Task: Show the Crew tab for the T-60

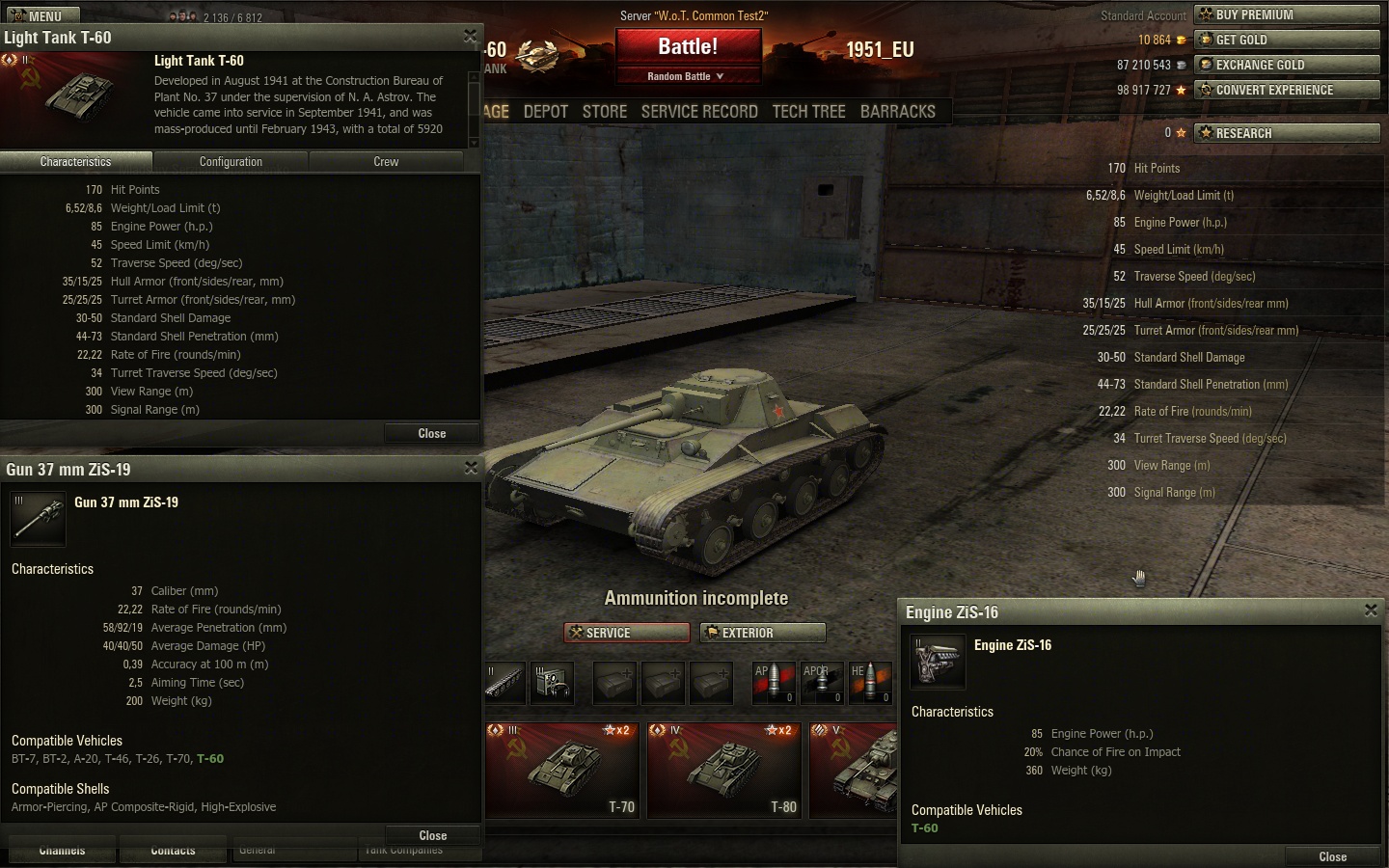Action: [386, 162]
